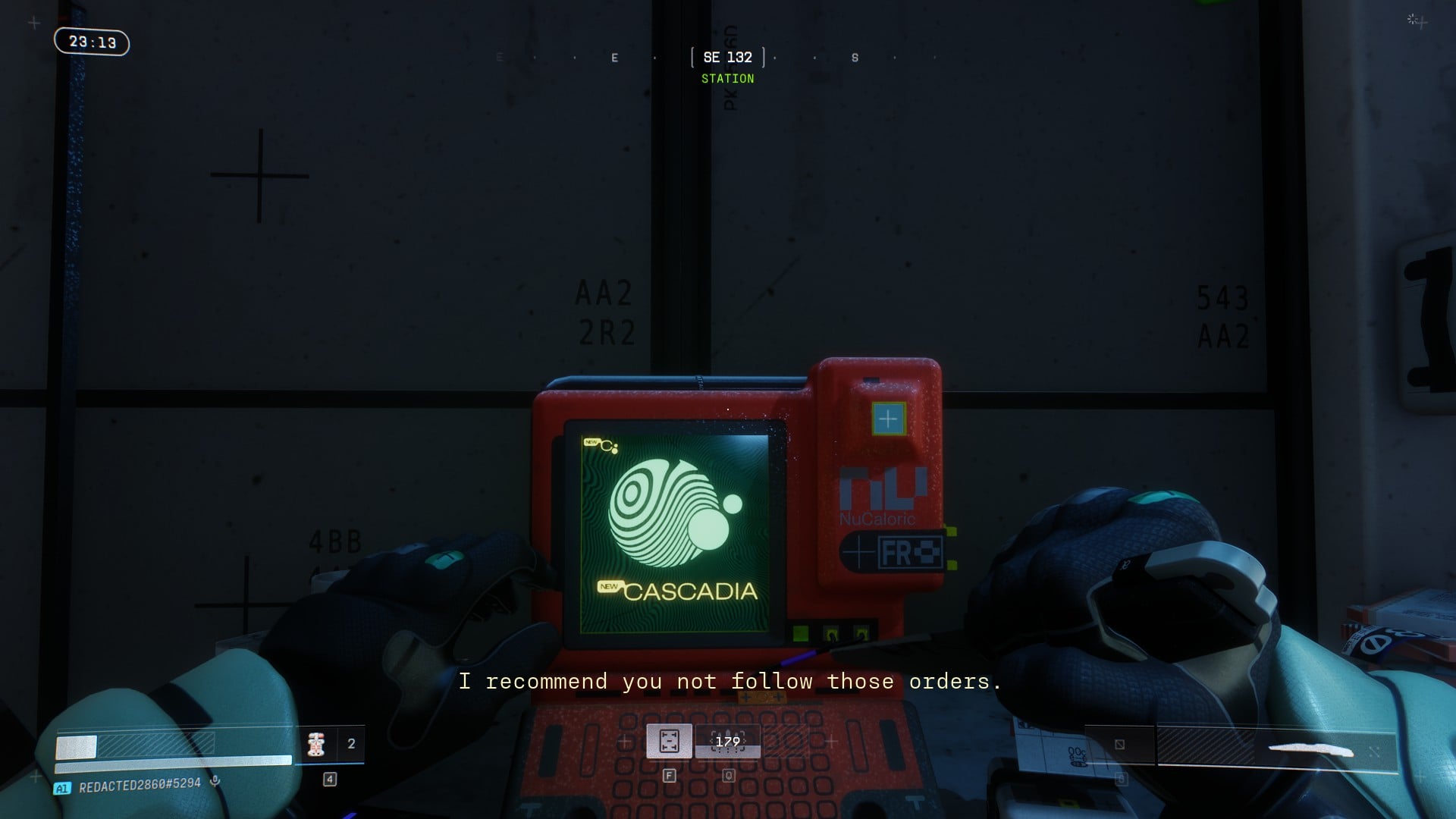Viewport: 1456px width, 819px height.
Task: Click the 23:13 clock display
Action: 92,42
